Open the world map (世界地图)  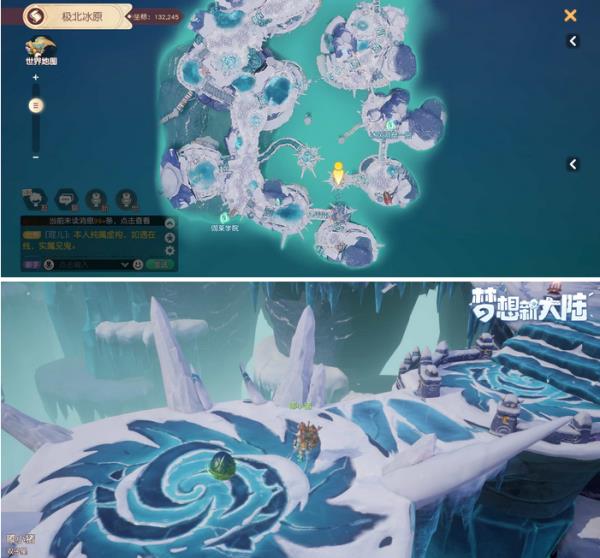(41, 50)
